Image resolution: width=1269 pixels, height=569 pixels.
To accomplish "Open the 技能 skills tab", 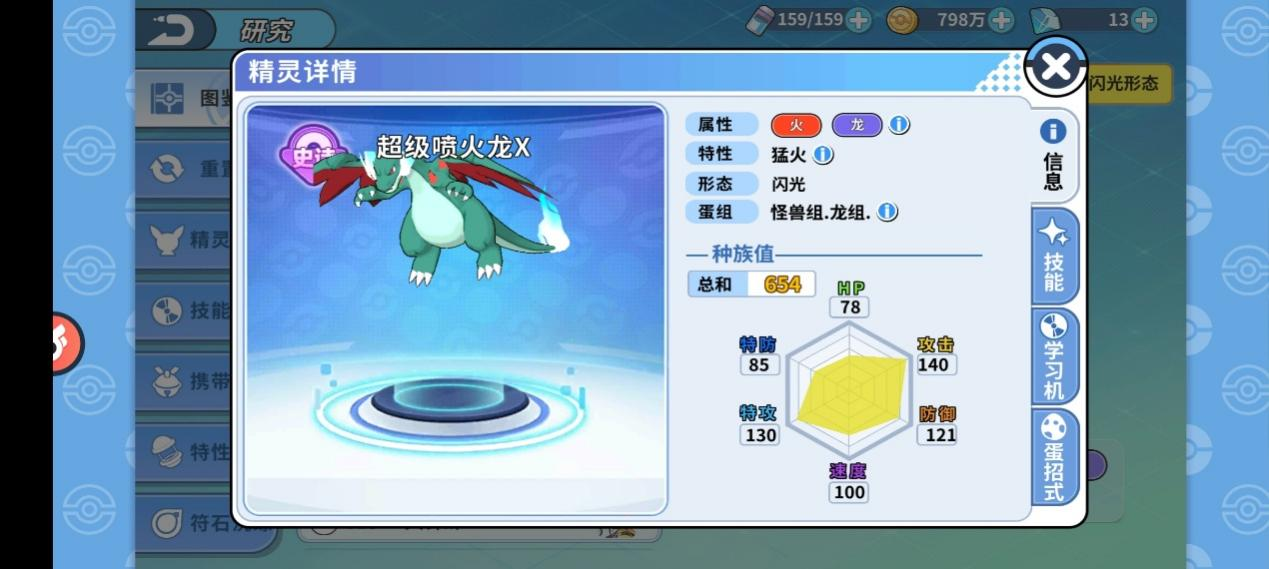I will pyautogui.click(x=1054, y=257).
